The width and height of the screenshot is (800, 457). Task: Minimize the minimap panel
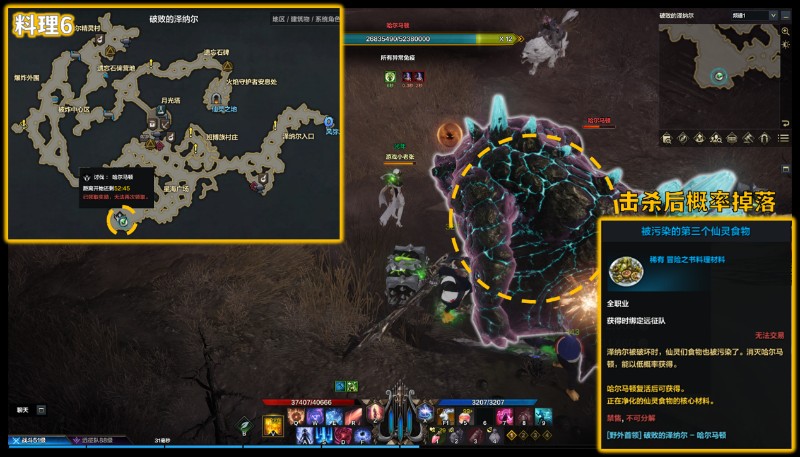click(x=784, y=16)
